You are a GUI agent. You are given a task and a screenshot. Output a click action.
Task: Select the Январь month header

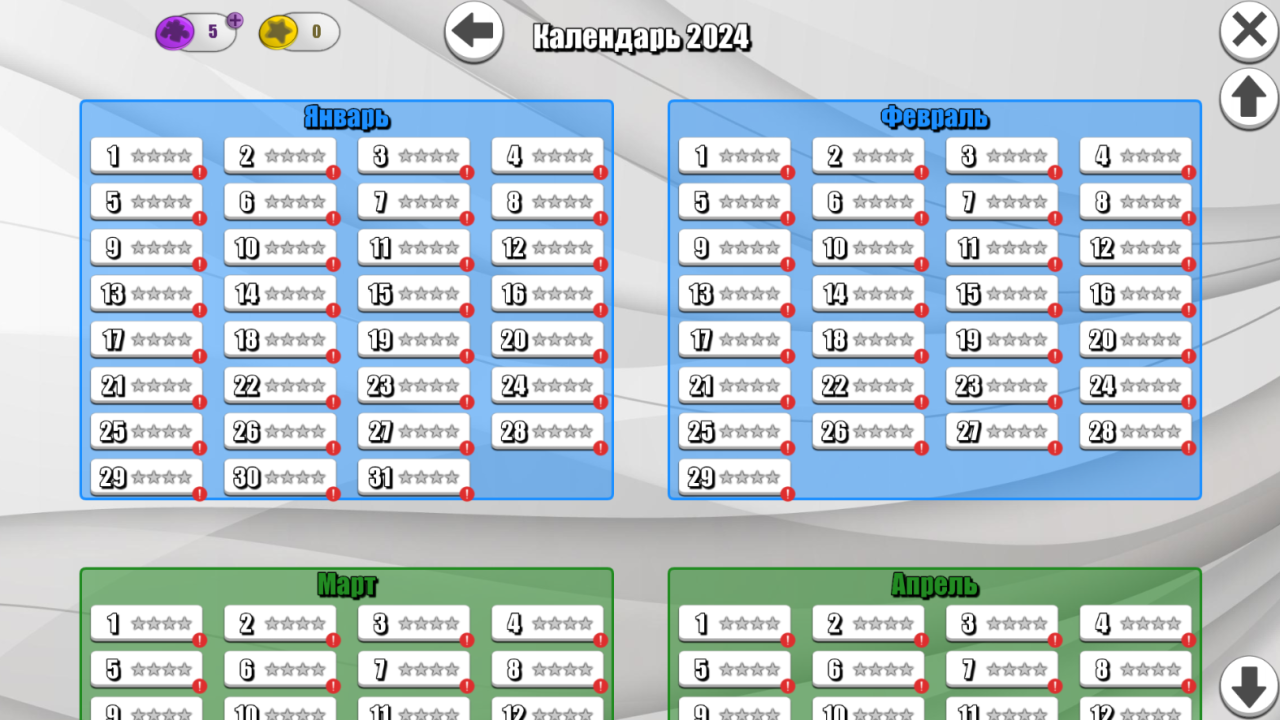click(346, 117)
